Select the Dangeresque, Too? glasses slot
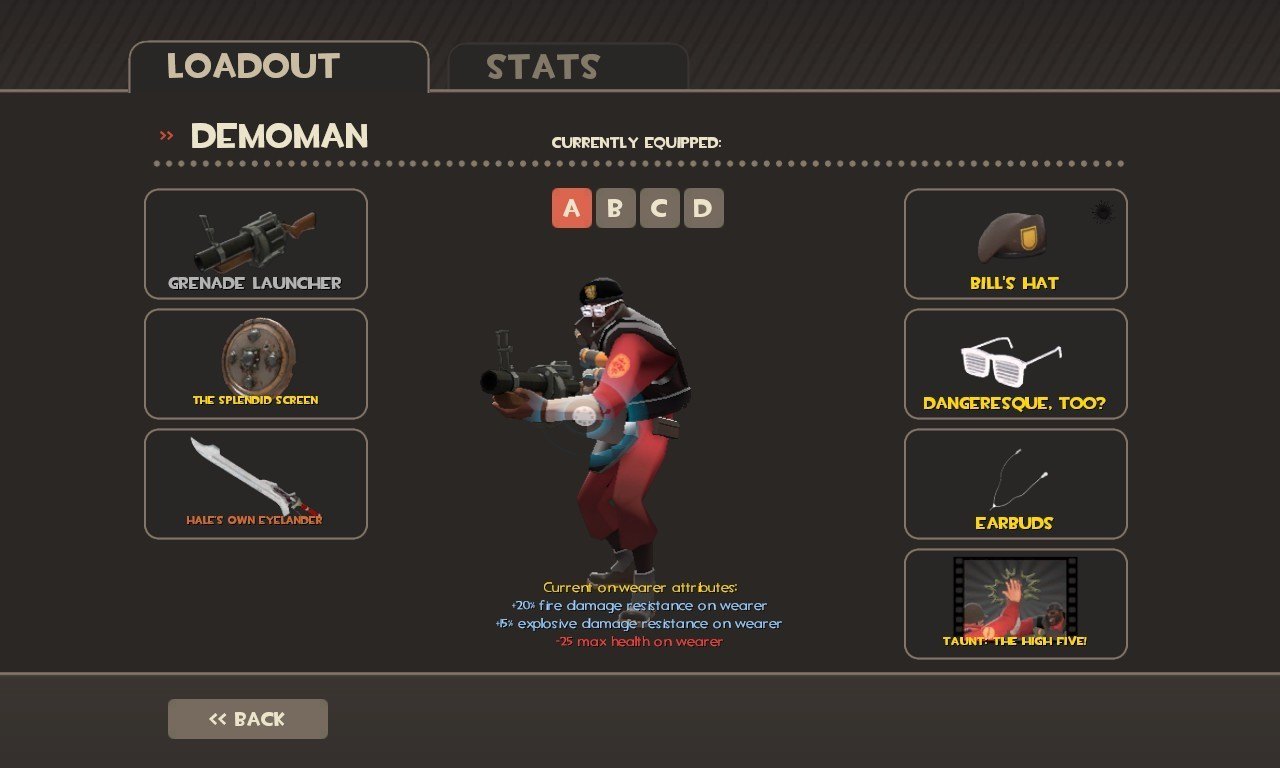 (x=1016, y=364)
